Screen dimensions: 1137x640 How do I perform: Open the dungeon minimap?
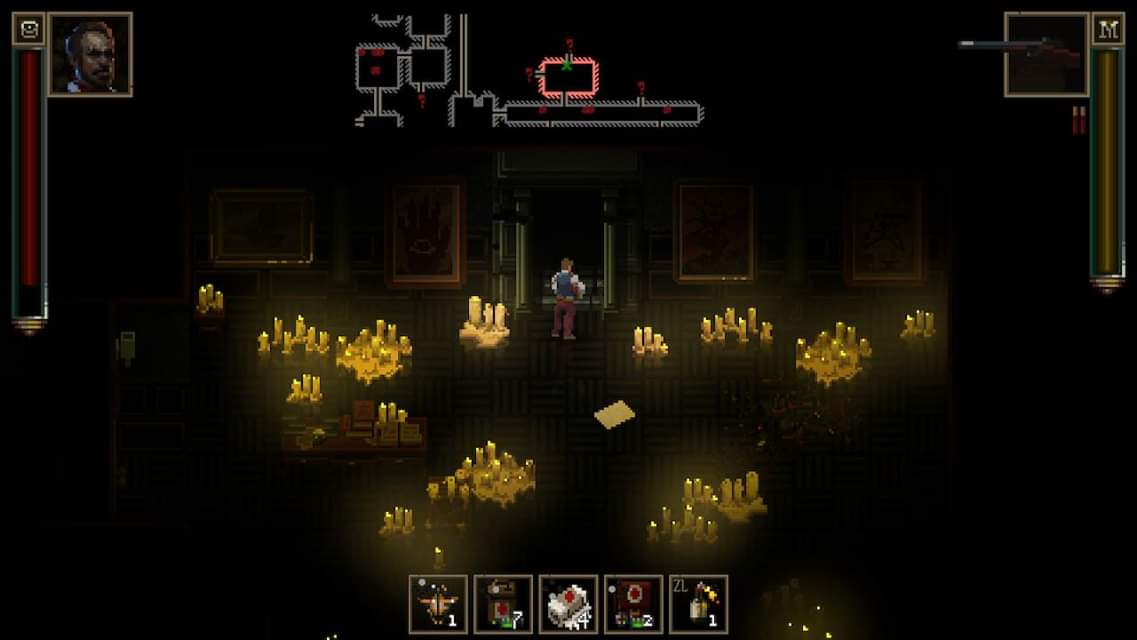[x=528, y=71]
